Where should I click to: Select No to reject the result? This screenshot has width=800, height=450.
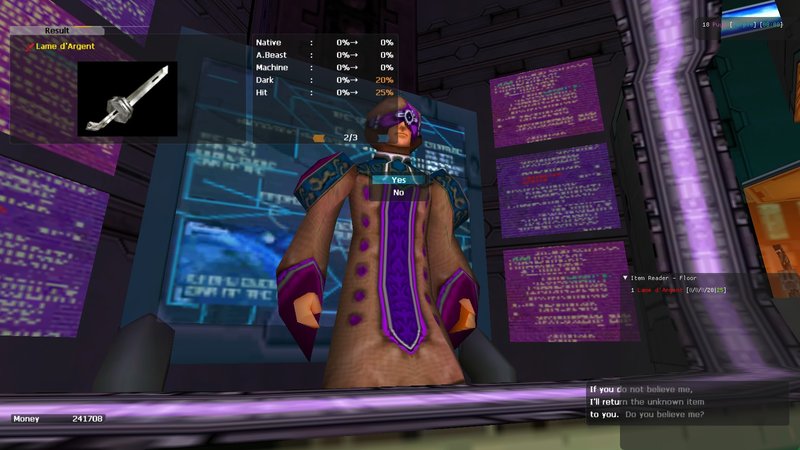(x=398, y=193)
